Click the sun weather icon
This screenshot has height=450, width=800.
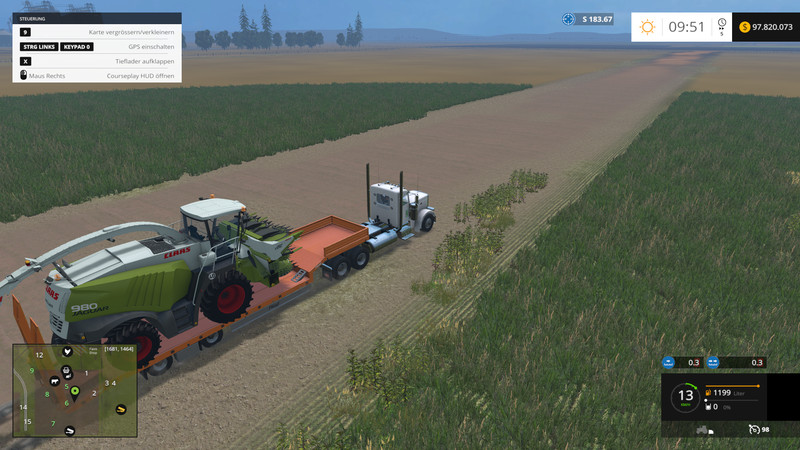[x=647, y=27]
